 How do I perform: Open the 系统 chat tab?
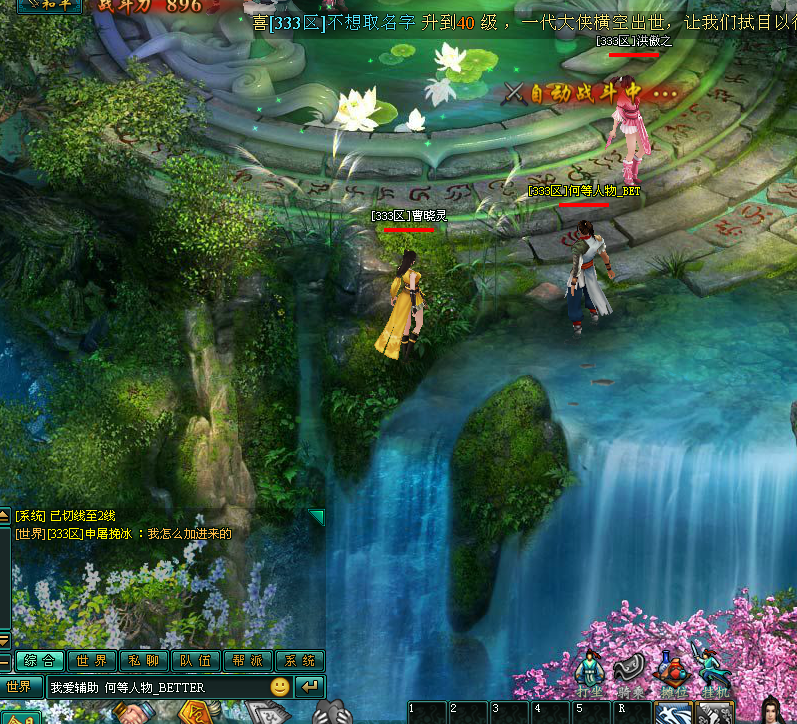tap(300, 660)
